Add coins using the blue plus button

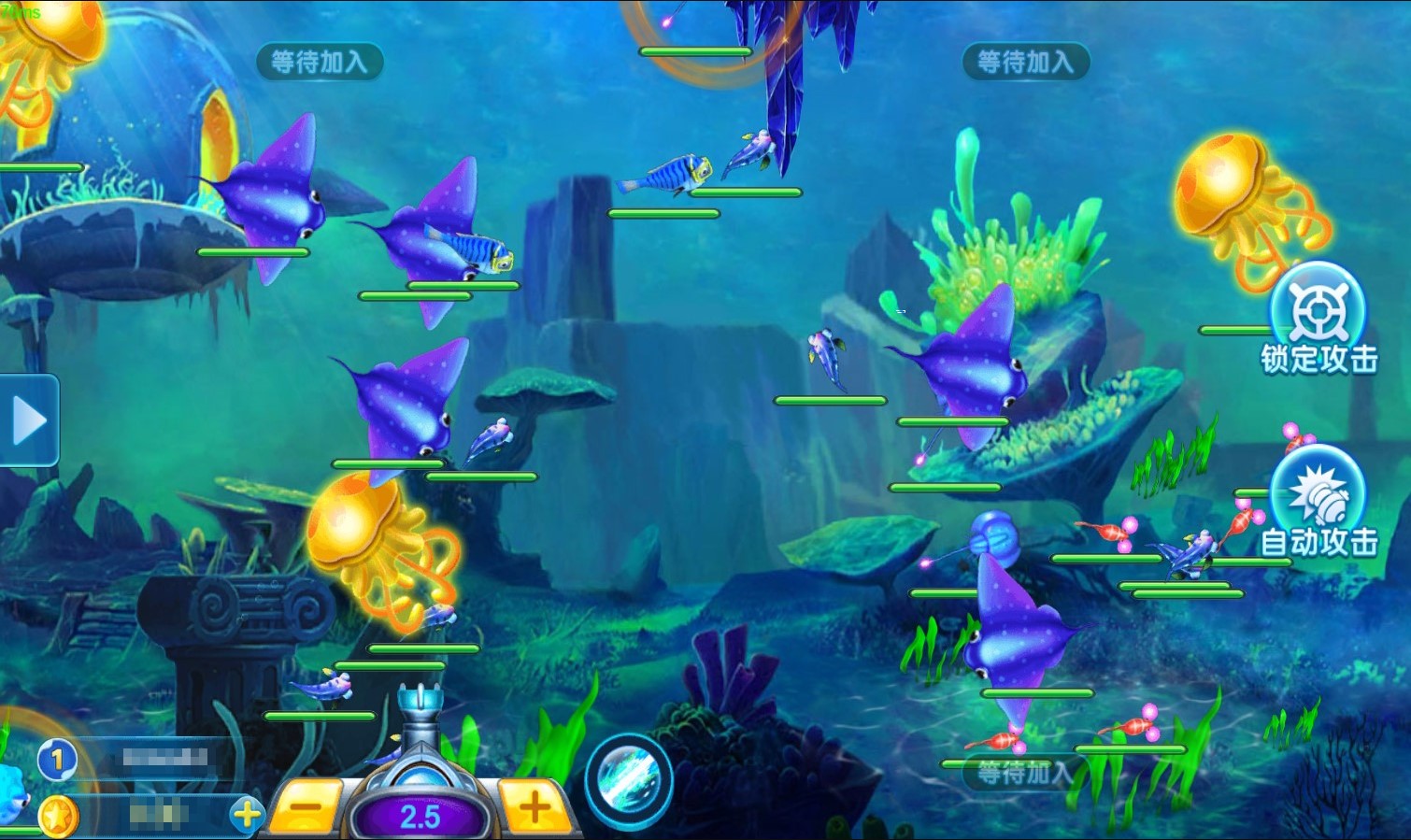247,815
